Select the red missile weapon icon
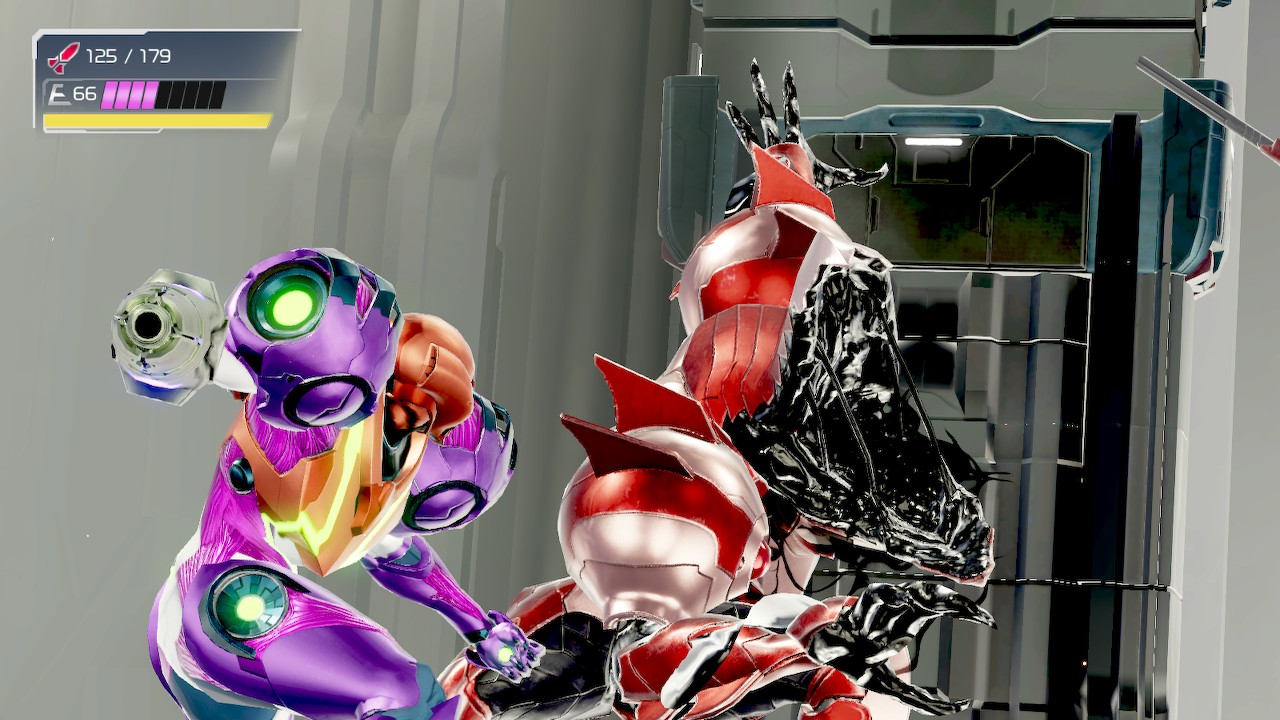Viewport: 1280px width, 720px height. (63, 58)
